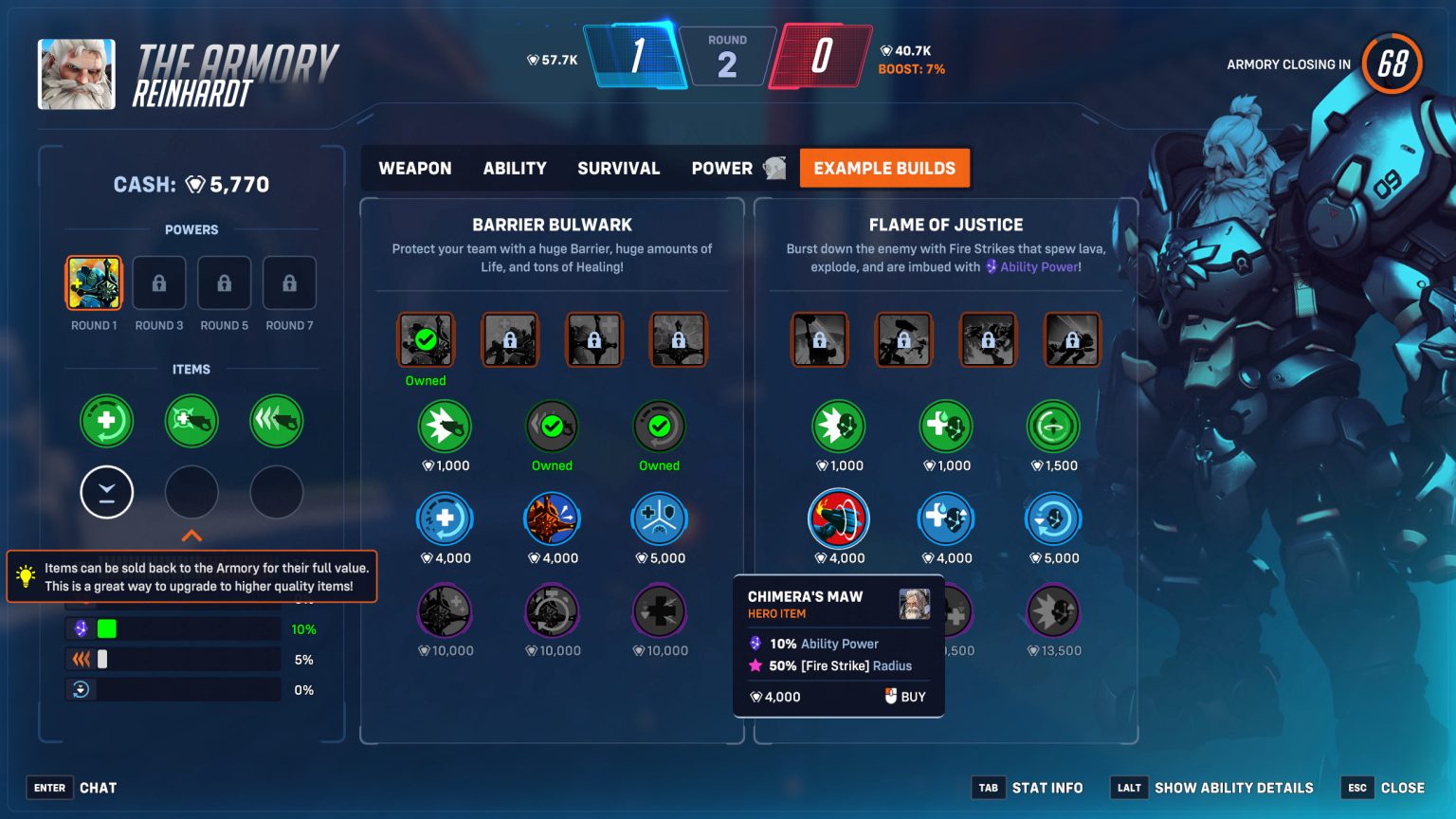Viewport: 1456px width, 819px height.
Task: Pick the 5,000 item in Barrier Bulwark
Action: pos(659,519)
